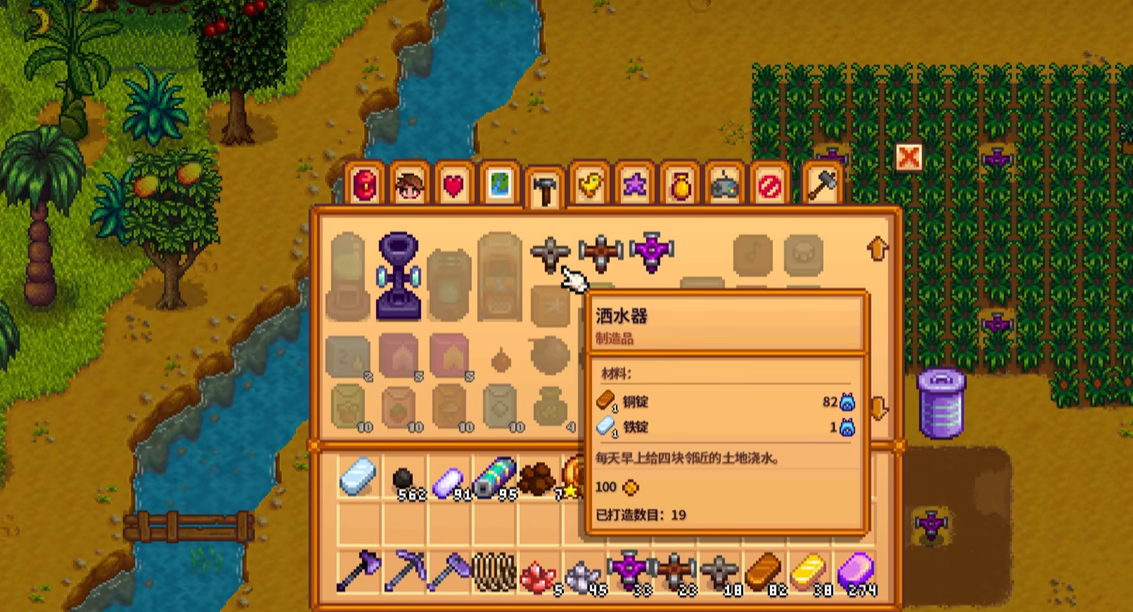Open the gamepad options tab

click(725, 186)
